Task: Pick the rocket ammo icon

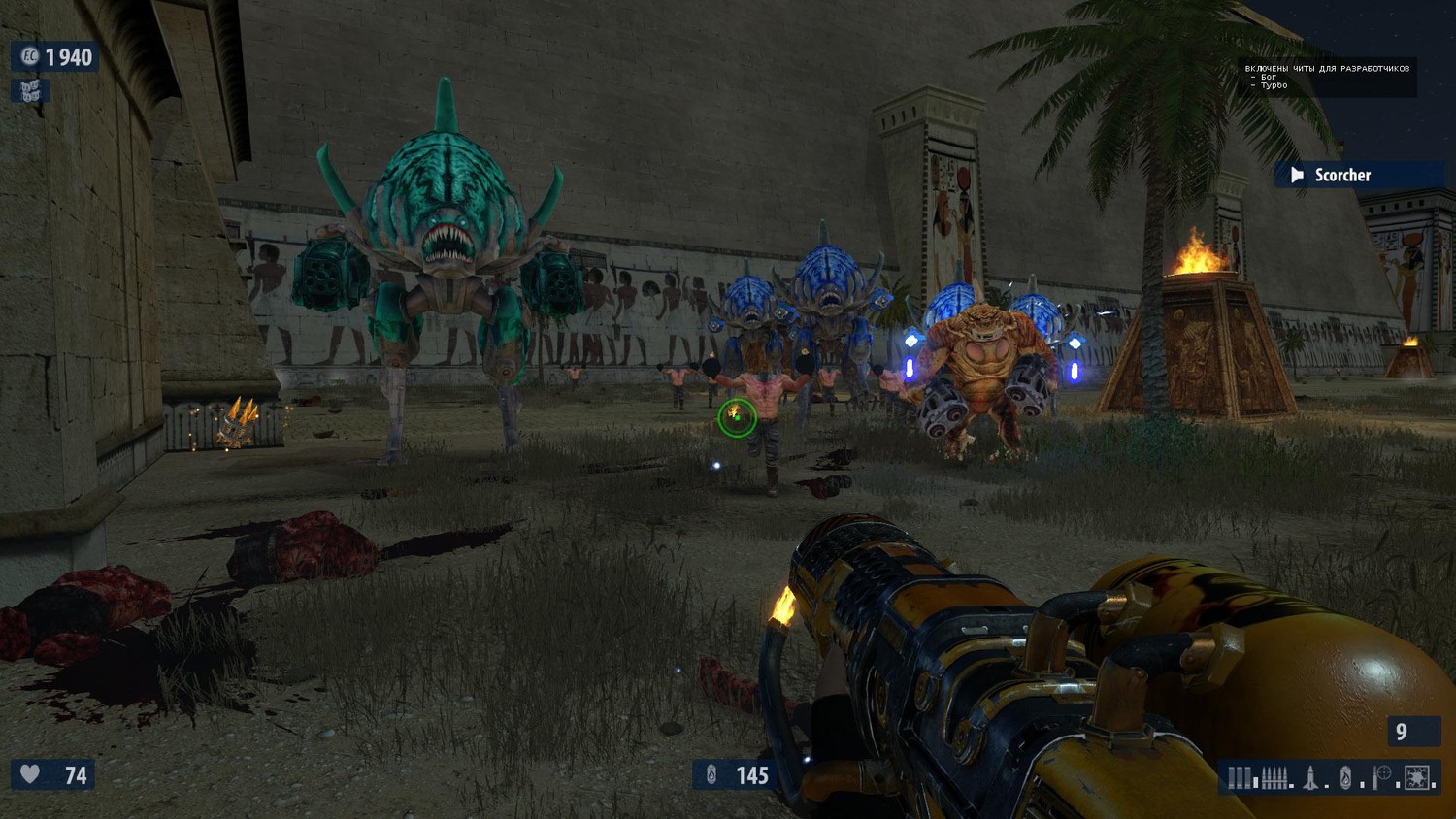Action: [1310, 777]
